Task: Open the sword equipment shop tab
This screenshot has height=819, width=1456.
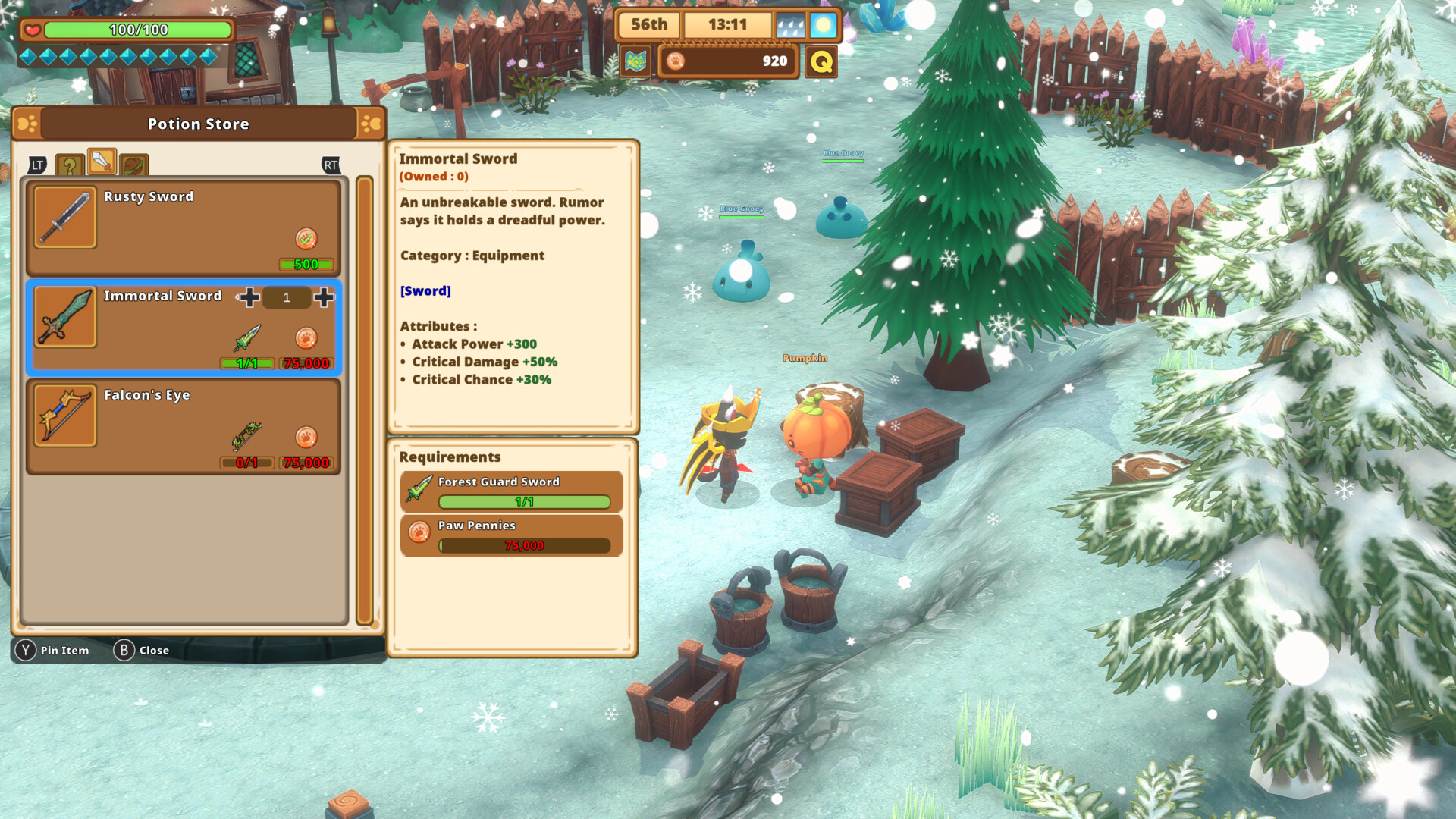Action: click(102, 162)
